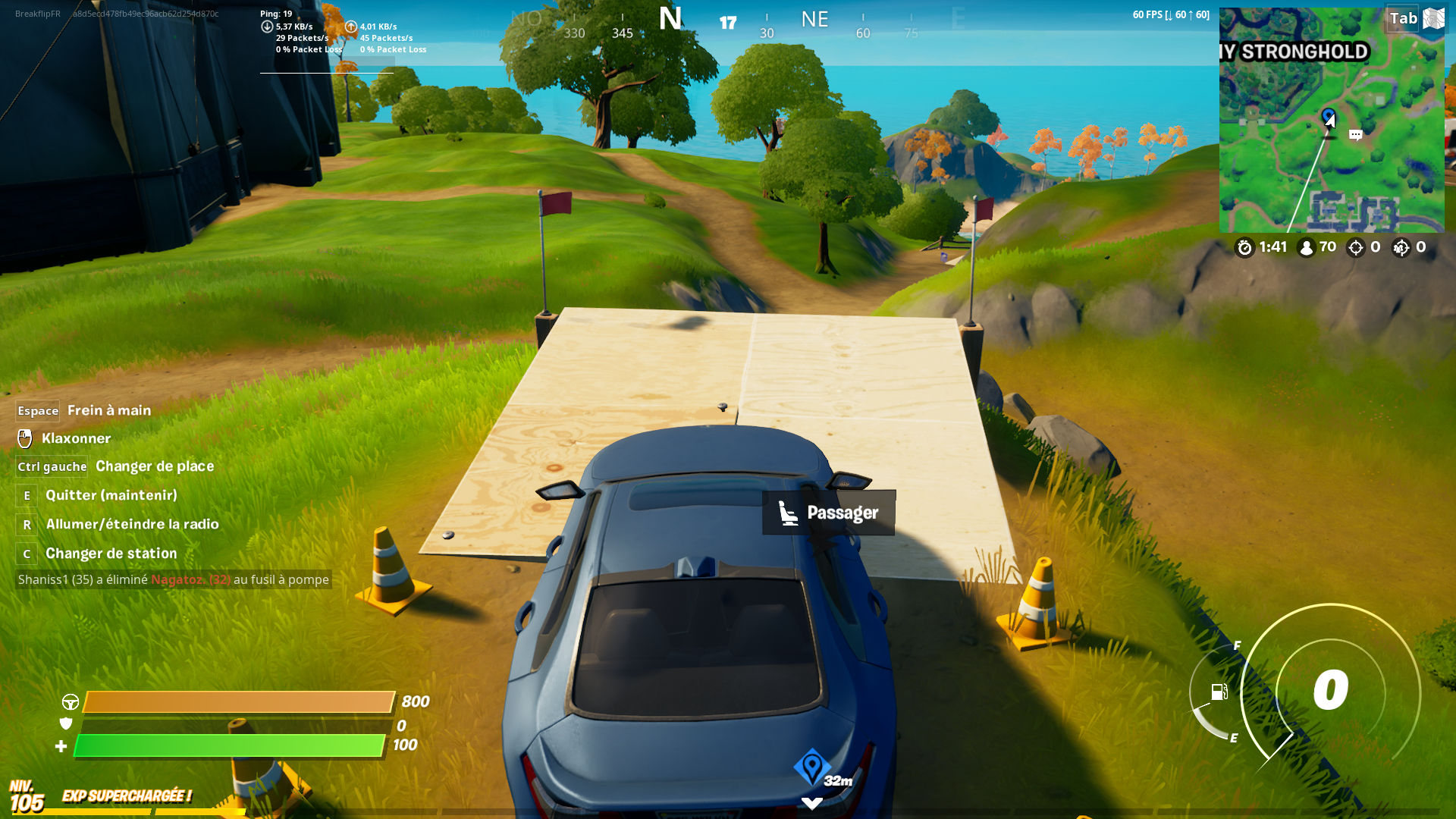Image resolution: width=1456 pixels, height=819 pixels.
Task: Click the health cross icon beside the green bar
Action: click(x=61, y=745)
